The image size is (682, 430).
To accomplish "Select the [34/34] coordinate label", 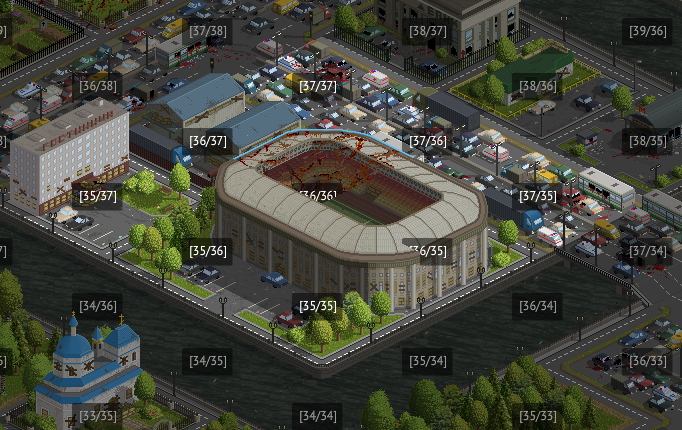I will tap(318, 415).
